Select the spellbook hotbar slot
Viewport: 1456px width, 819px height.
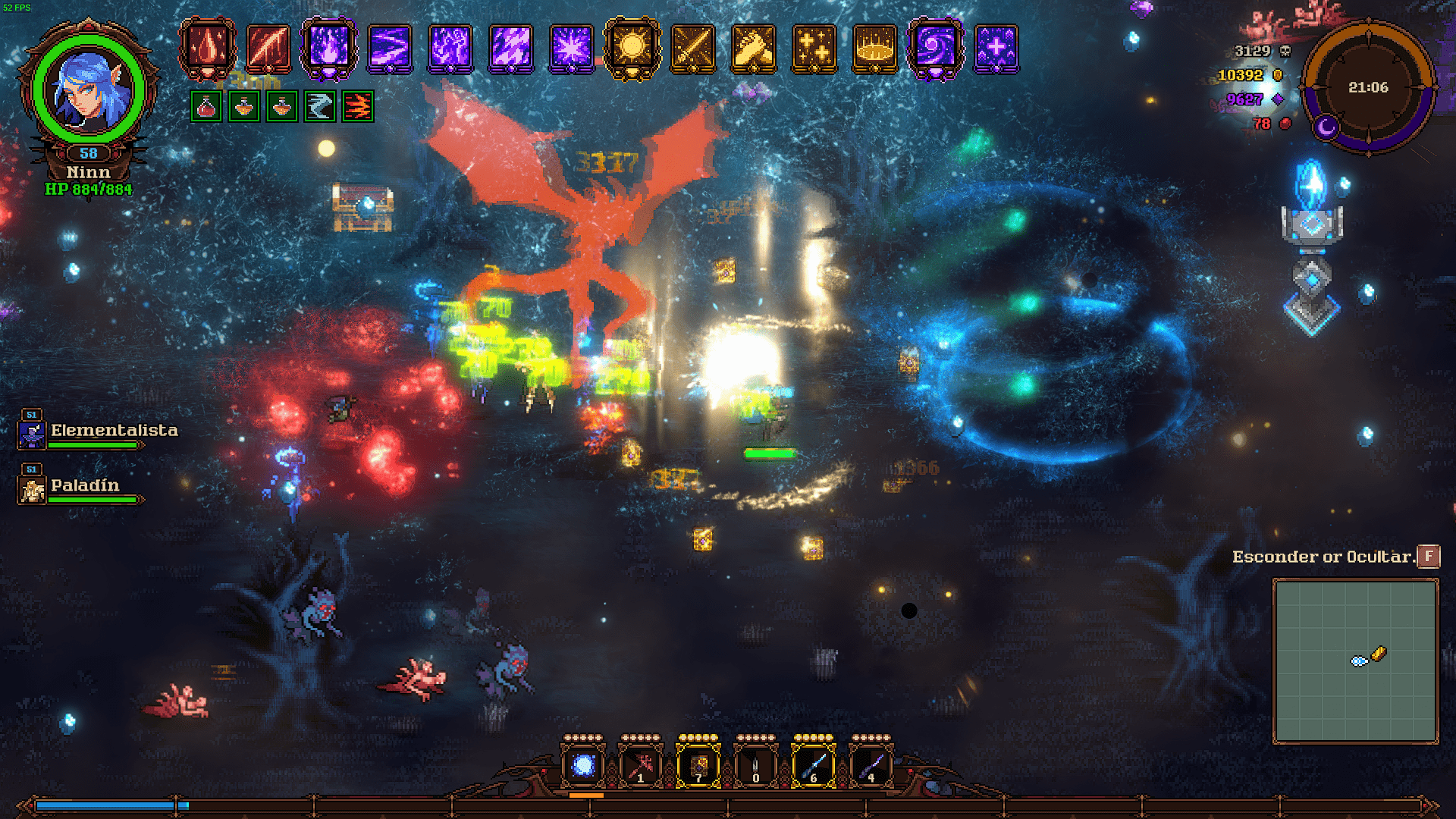point(698,765)
